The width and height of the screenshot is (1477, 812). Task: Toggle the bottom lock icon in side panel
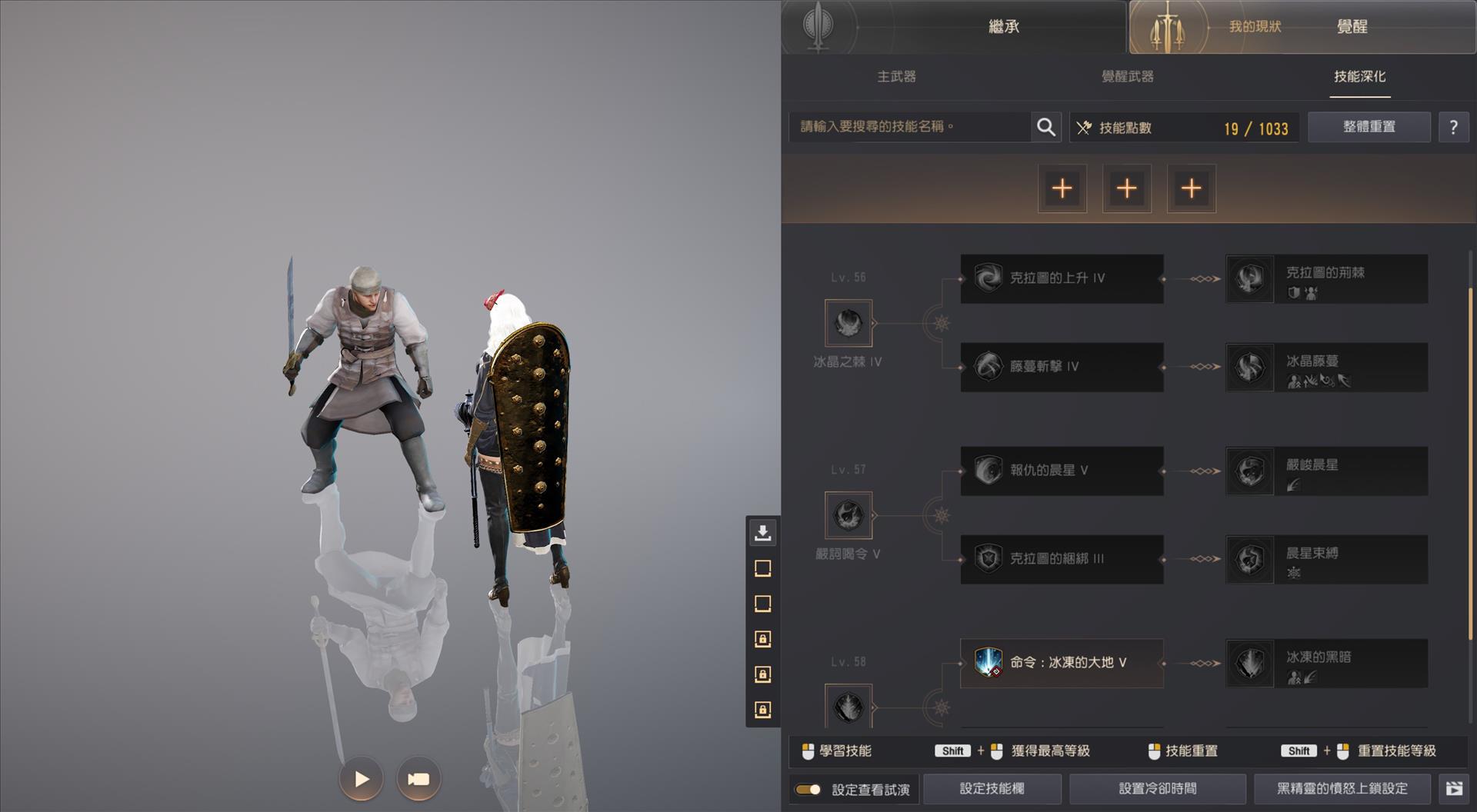762,710
